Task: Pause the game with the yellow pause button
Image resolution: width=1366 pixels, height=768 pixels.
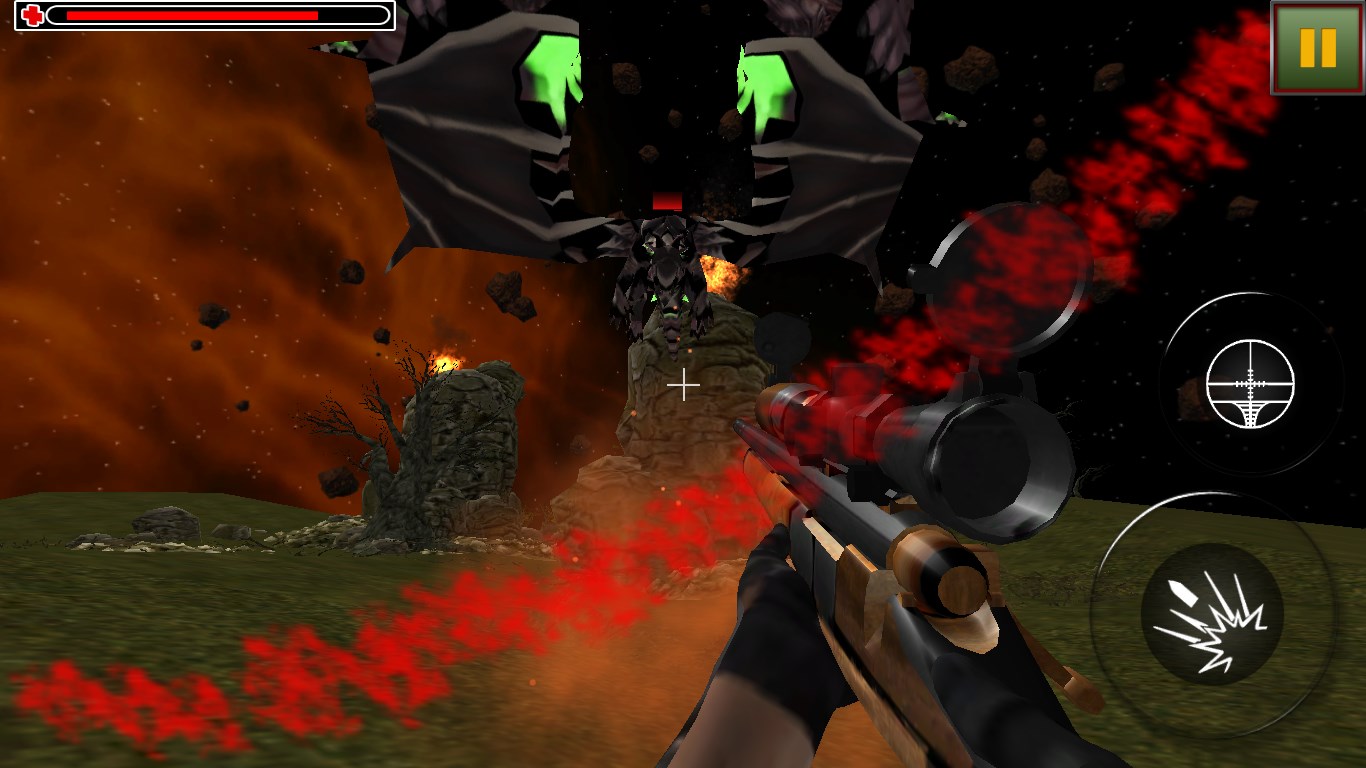Action: [x=1317, y=47]
